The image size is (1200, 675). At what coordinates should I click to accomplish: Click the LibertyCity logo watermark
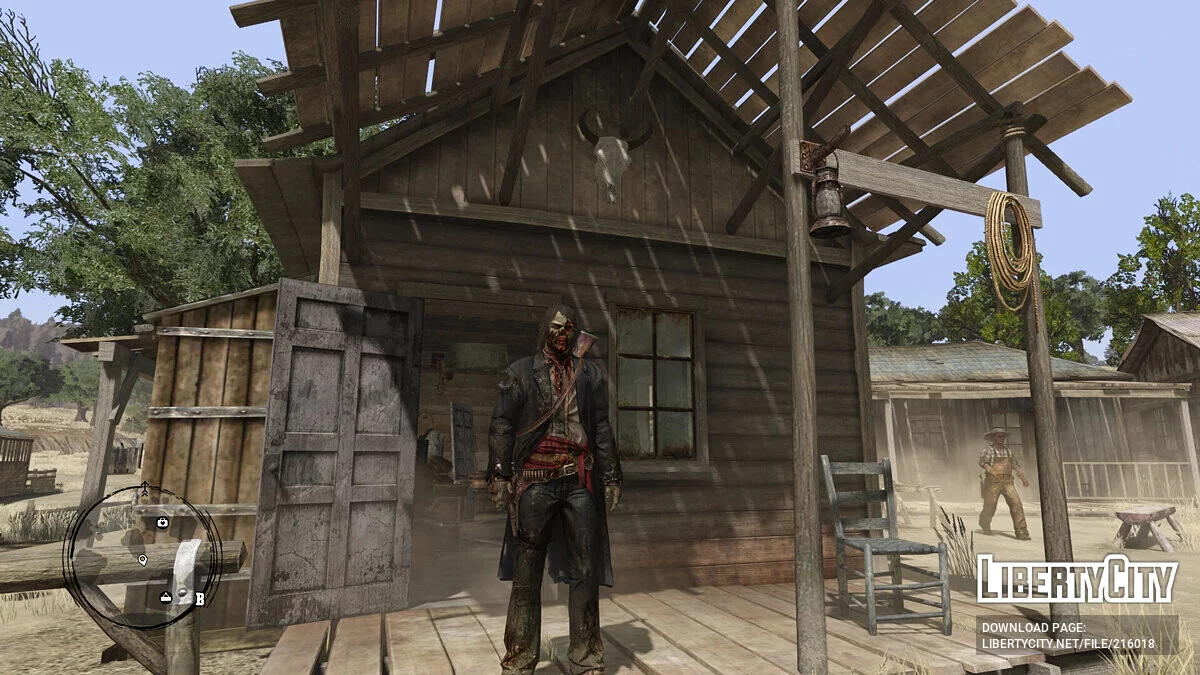click(1077, 579)
